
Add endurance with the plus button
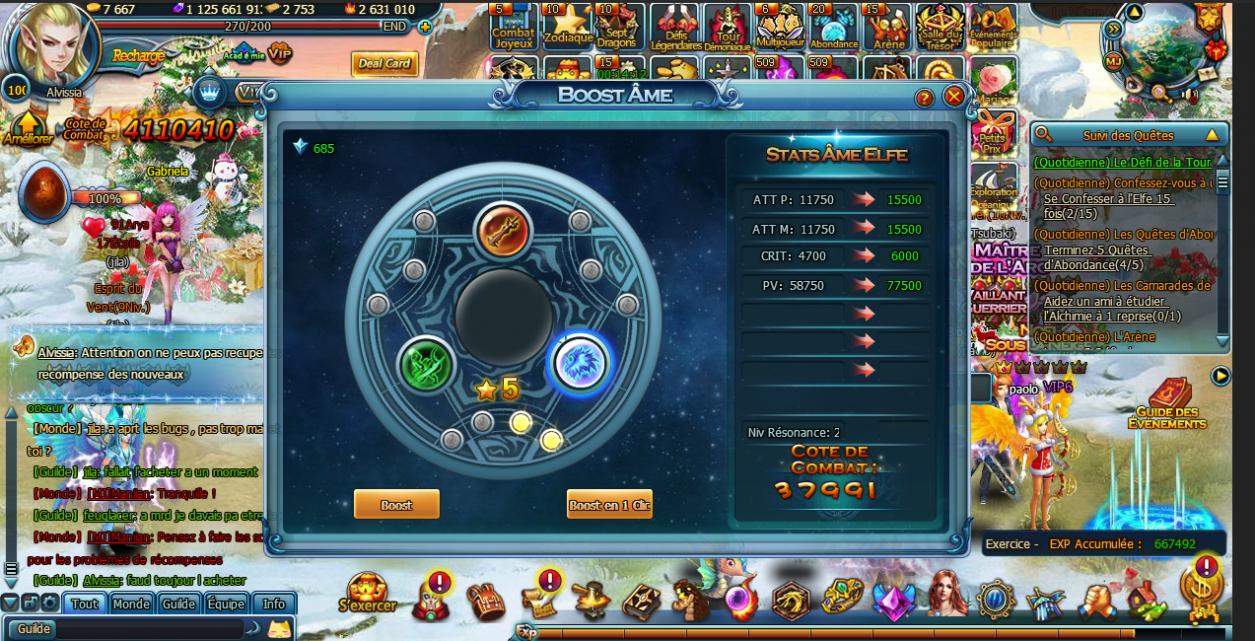point(425,27)
